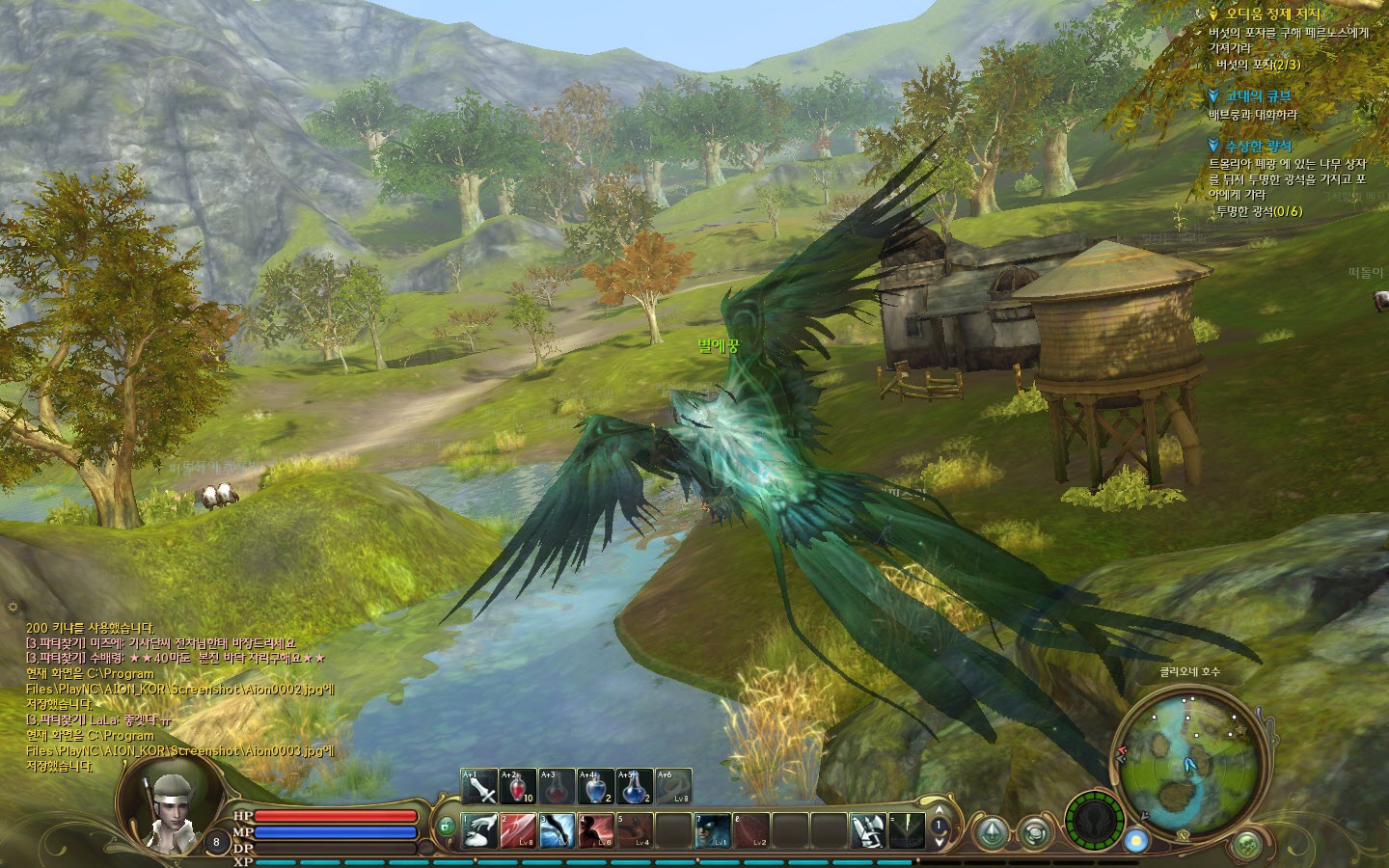Toggle the green hotbar lock button
The image size is (1389, 868).
pyautogui.click(x=446, y=827)
